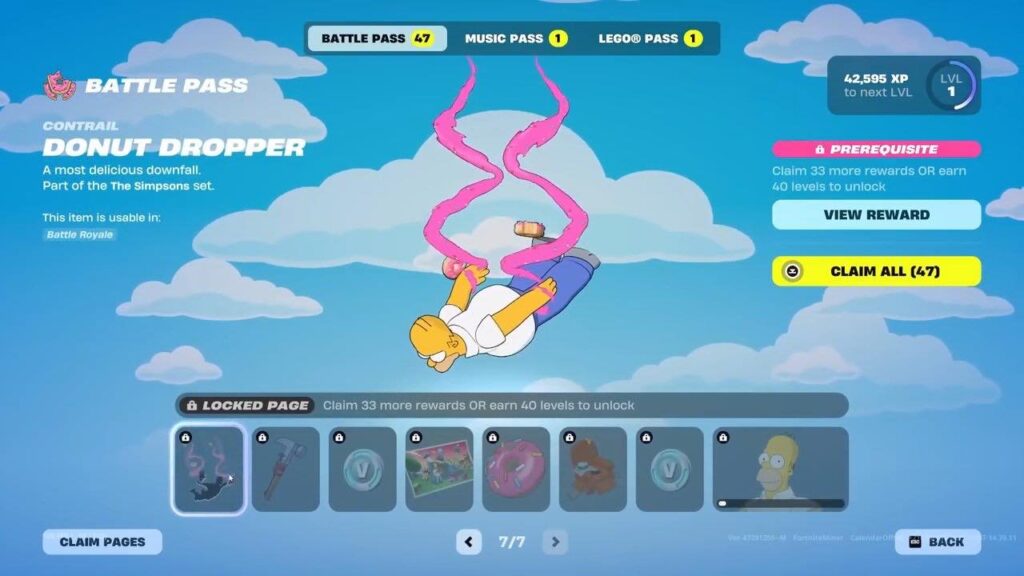
Task: Open the Claim Pages option
Action: [102, 542]
